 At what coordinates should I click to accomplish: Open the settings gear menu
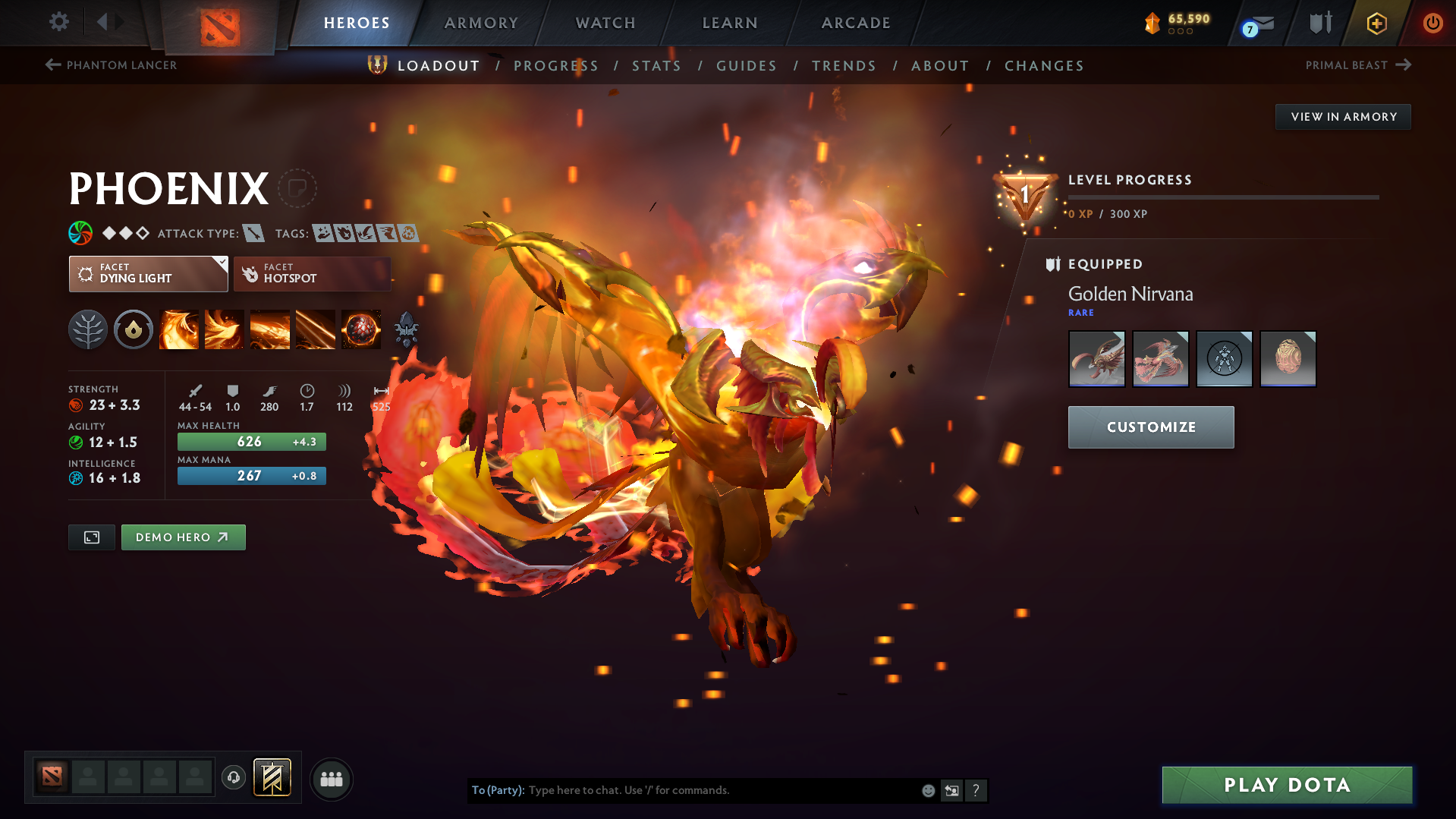pos(58,22)
